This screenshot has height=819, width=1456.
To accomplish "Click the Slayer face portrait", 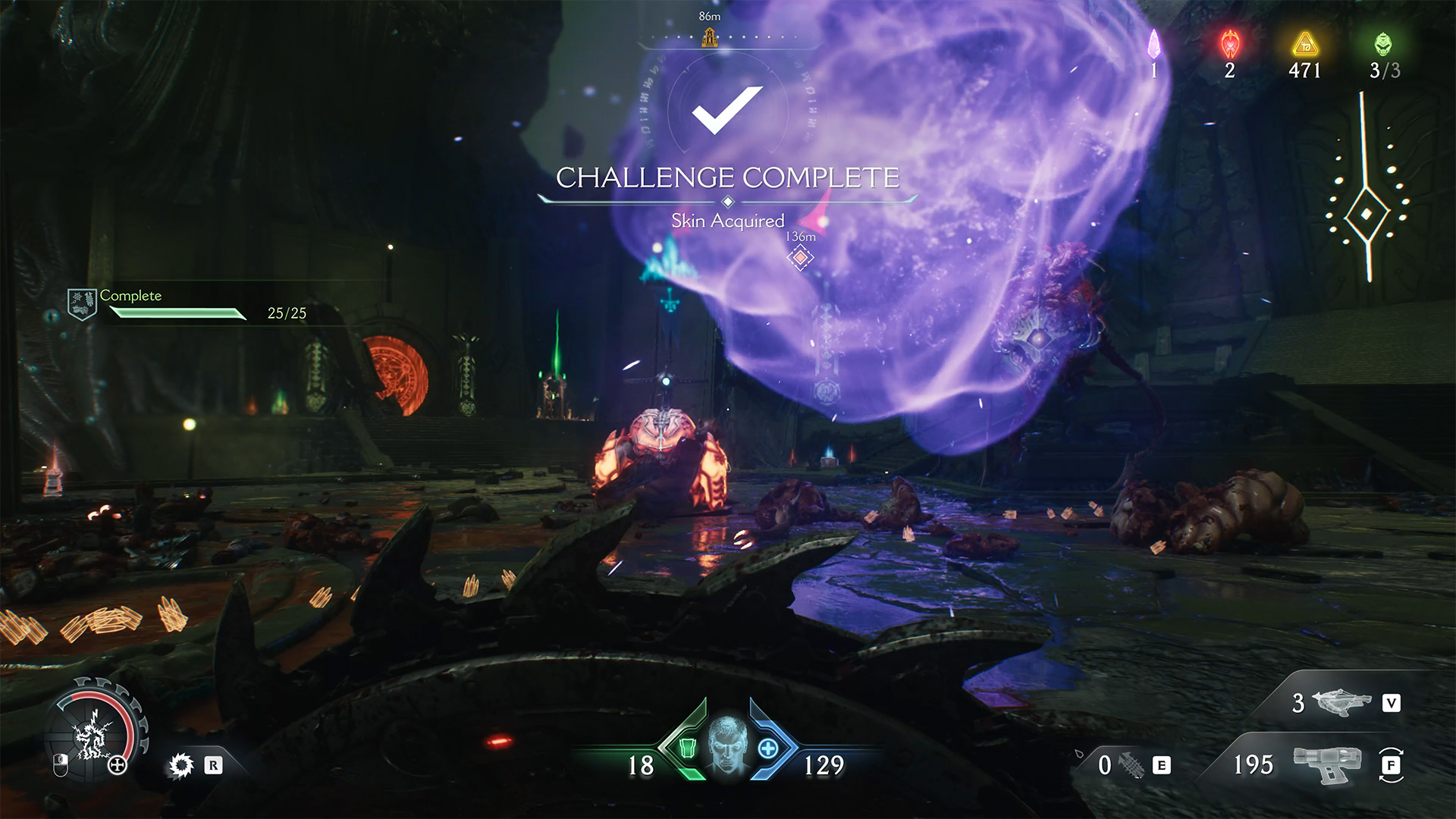I will [726, 743].
